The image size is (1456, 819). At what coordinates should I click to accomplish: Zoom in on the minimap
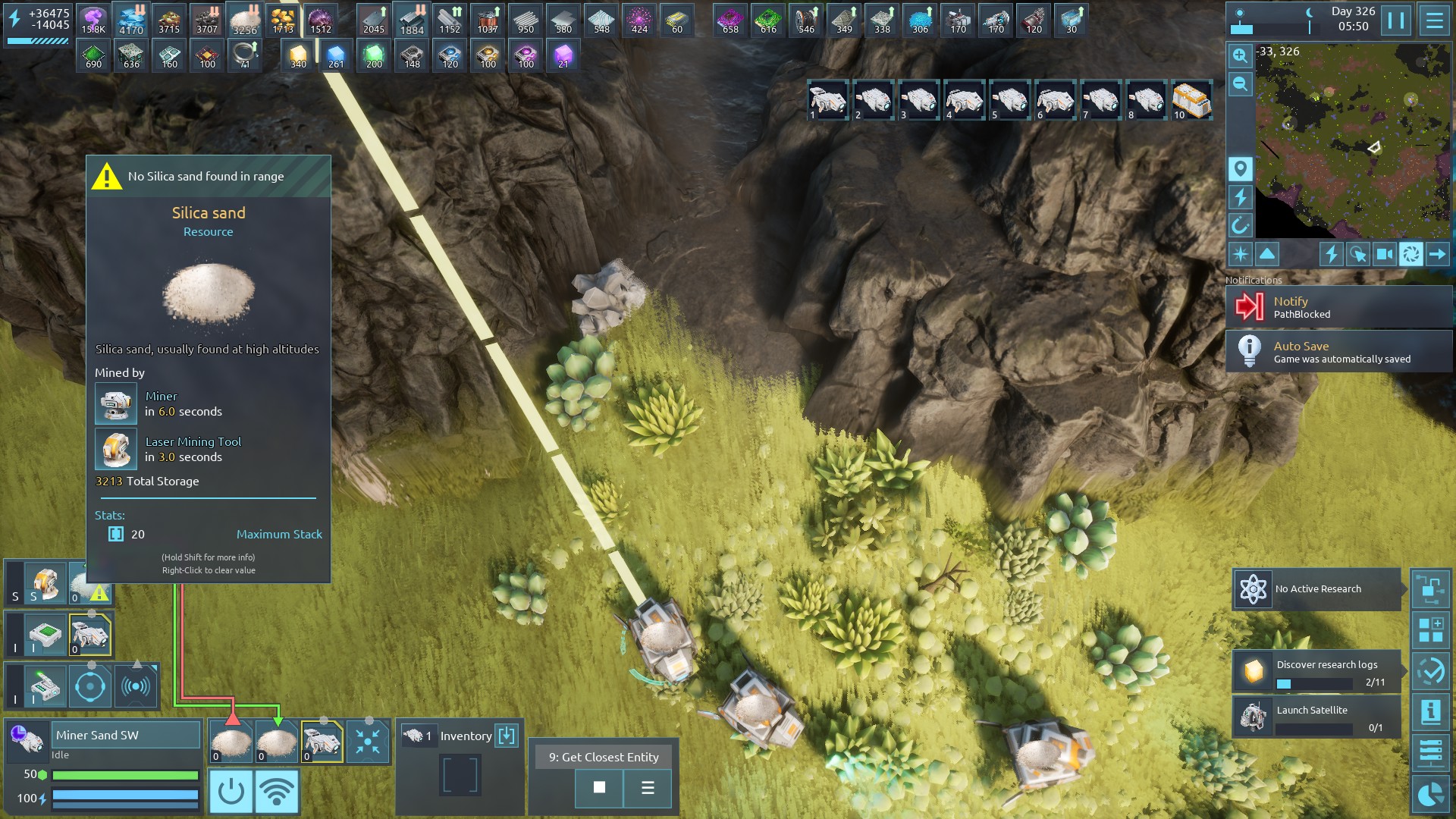1240,55
